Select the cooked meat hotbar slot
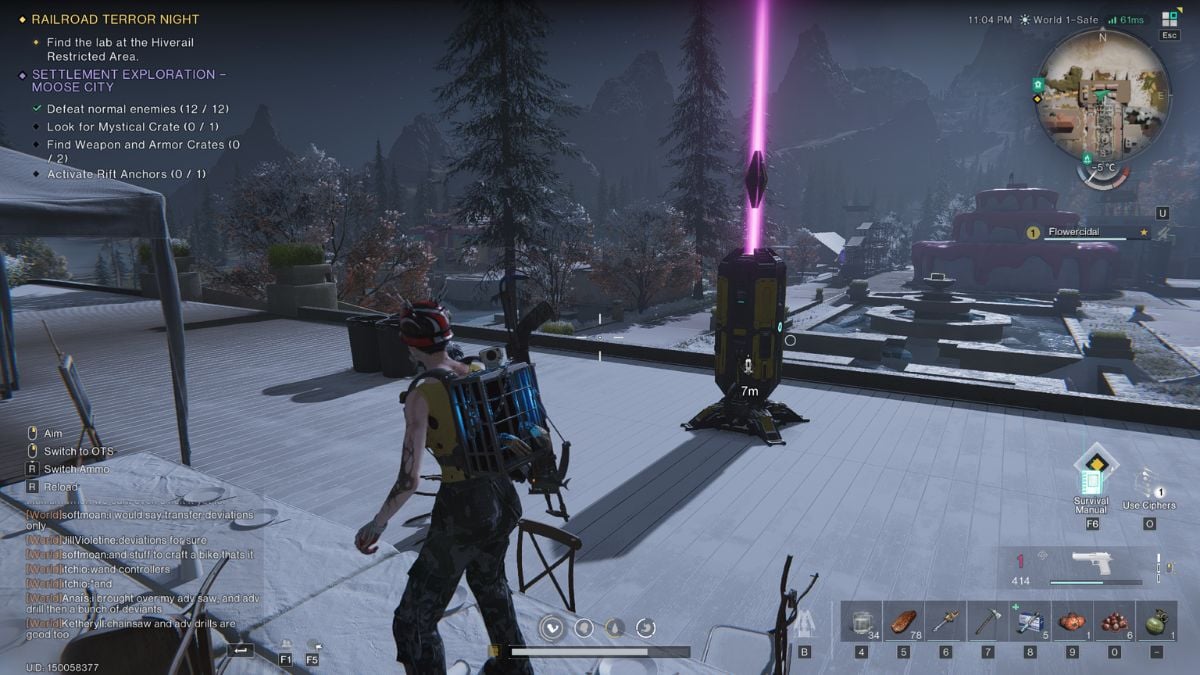Image resolution: width=1200 pixels, height=675 pixels. (x=903, y=622)
